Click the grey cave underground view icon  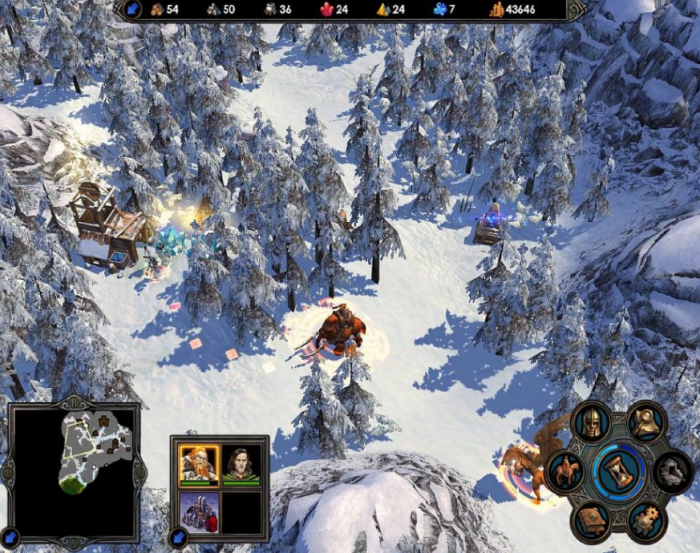coord(673,470)
